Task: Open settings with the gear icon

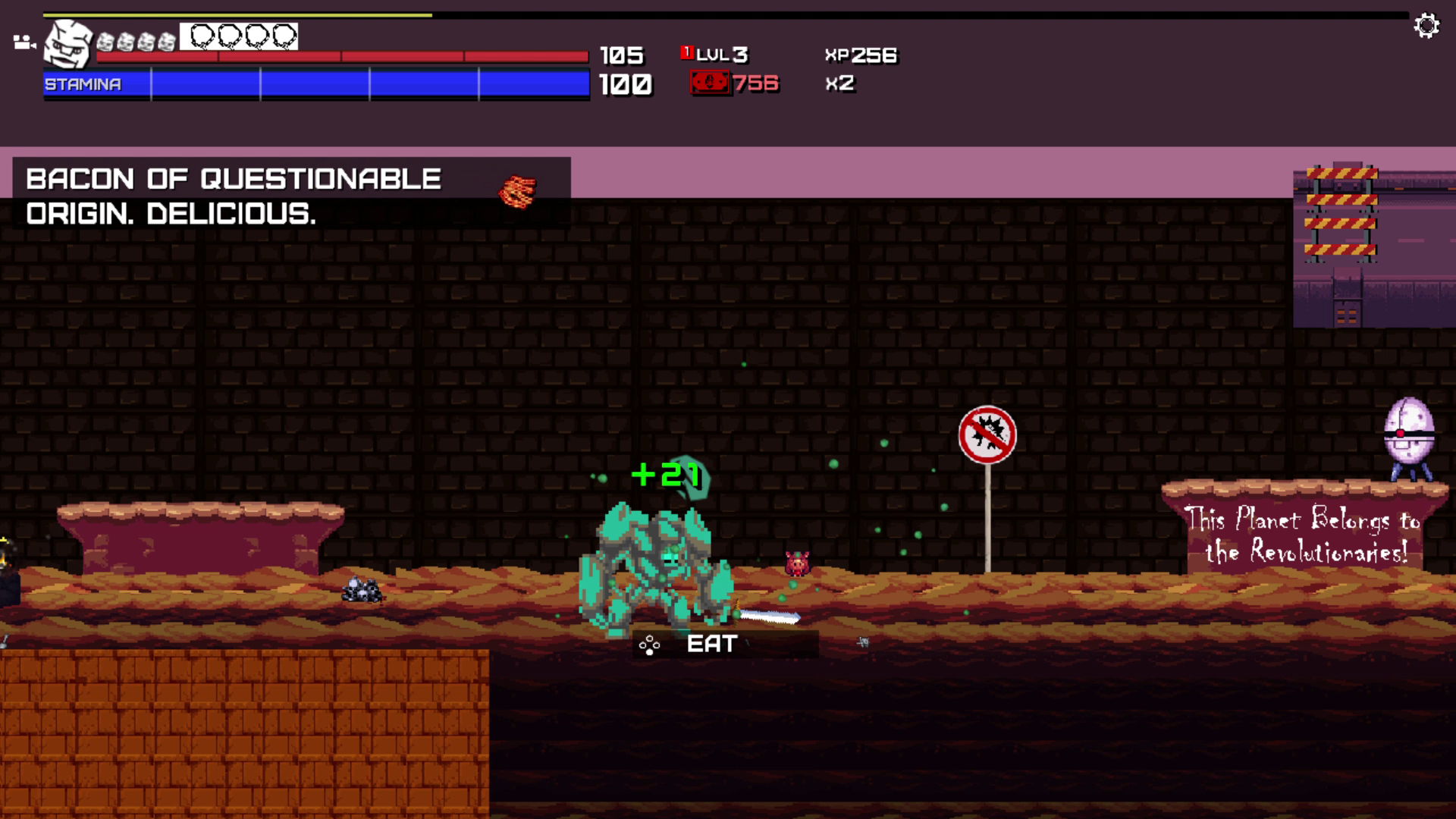Action: click(1426, 26)
